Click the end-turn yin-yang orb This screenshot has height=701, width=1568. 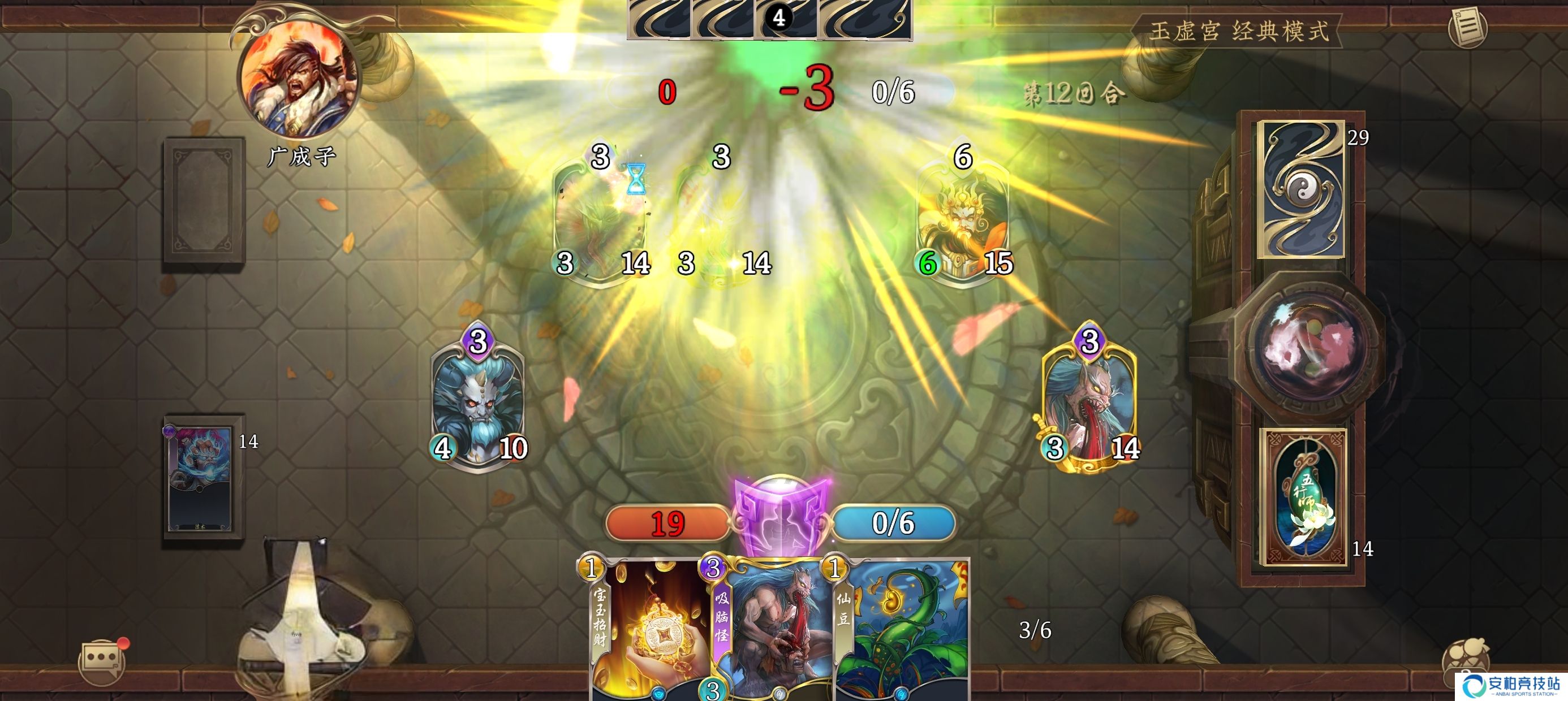[1309, 344]
